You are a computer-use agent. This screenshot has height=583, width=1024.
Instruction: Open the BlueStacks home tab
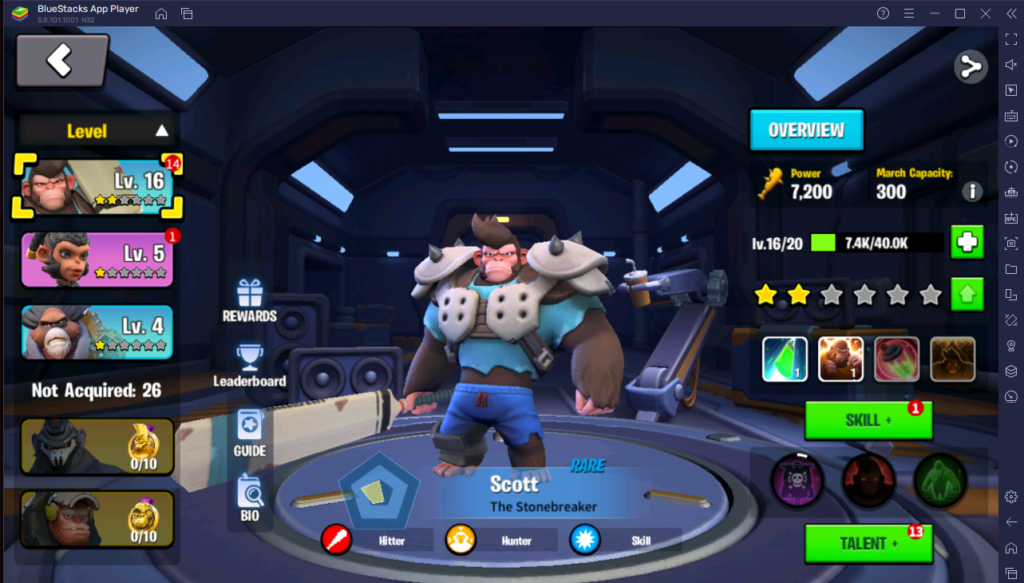pos(161,13)
